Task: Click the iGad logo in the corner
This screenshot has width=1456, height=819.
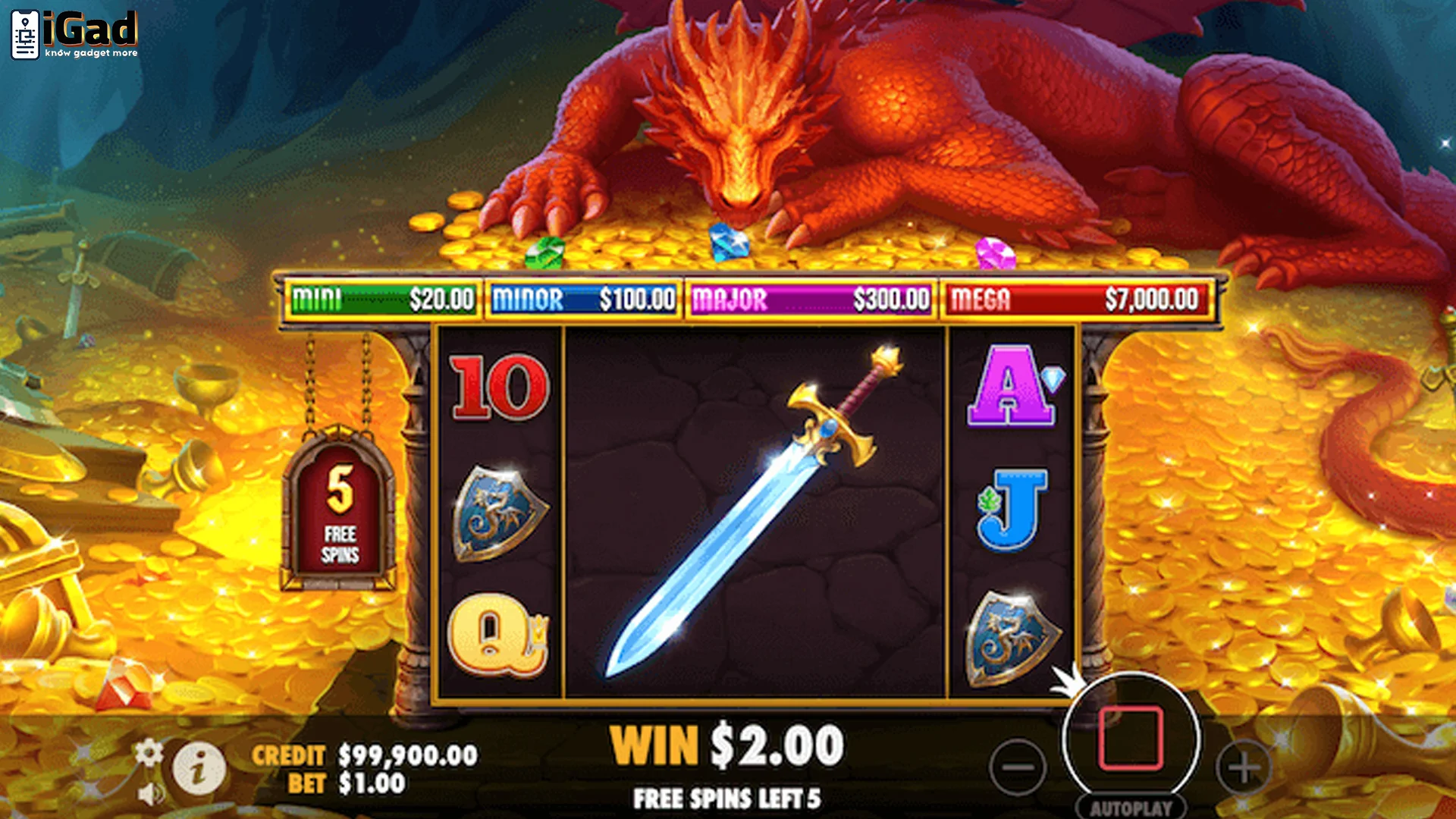Action: click(74, 32)
